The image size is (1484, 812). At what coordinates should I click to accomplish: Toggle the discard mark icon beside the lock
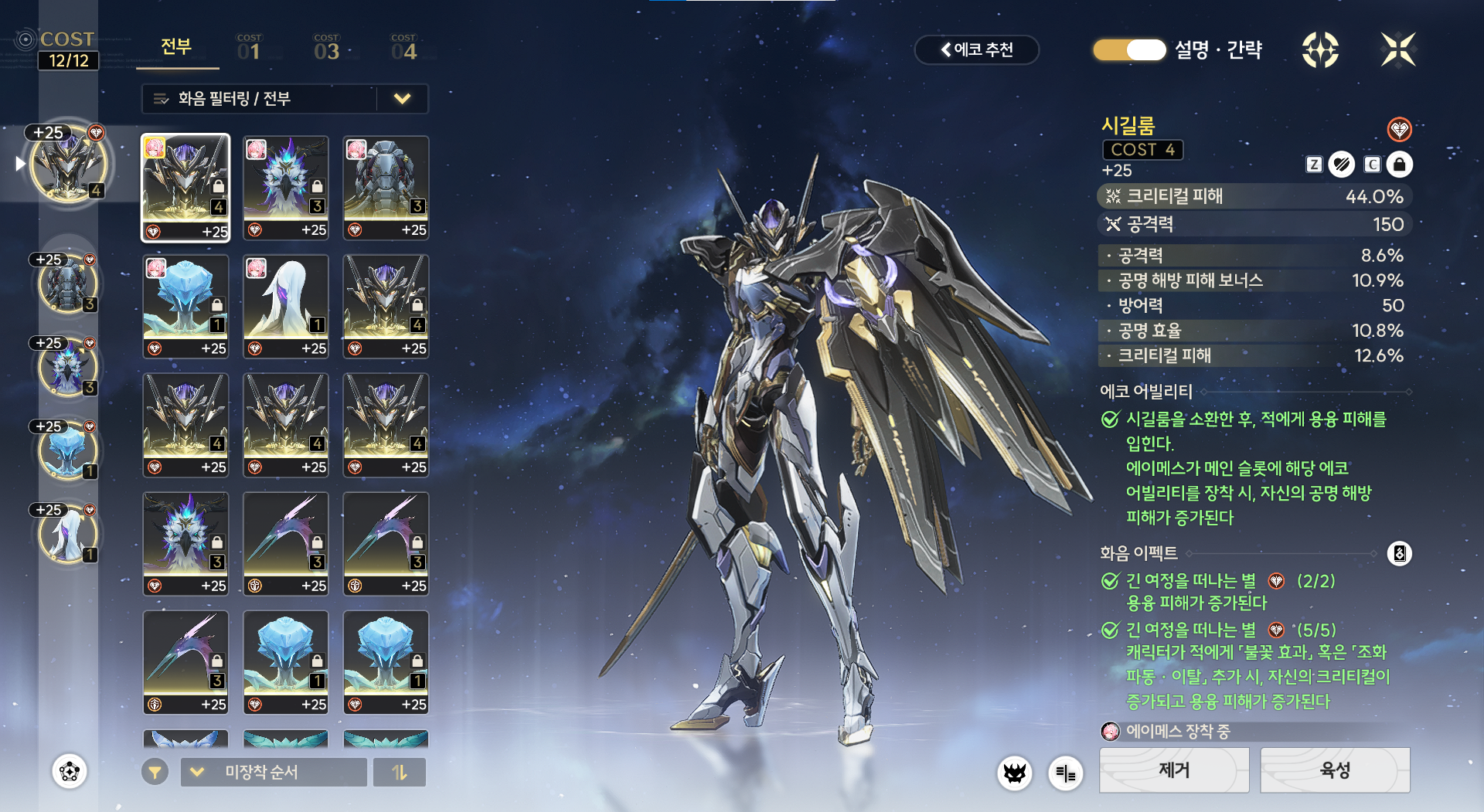[x=1342, y=165]
